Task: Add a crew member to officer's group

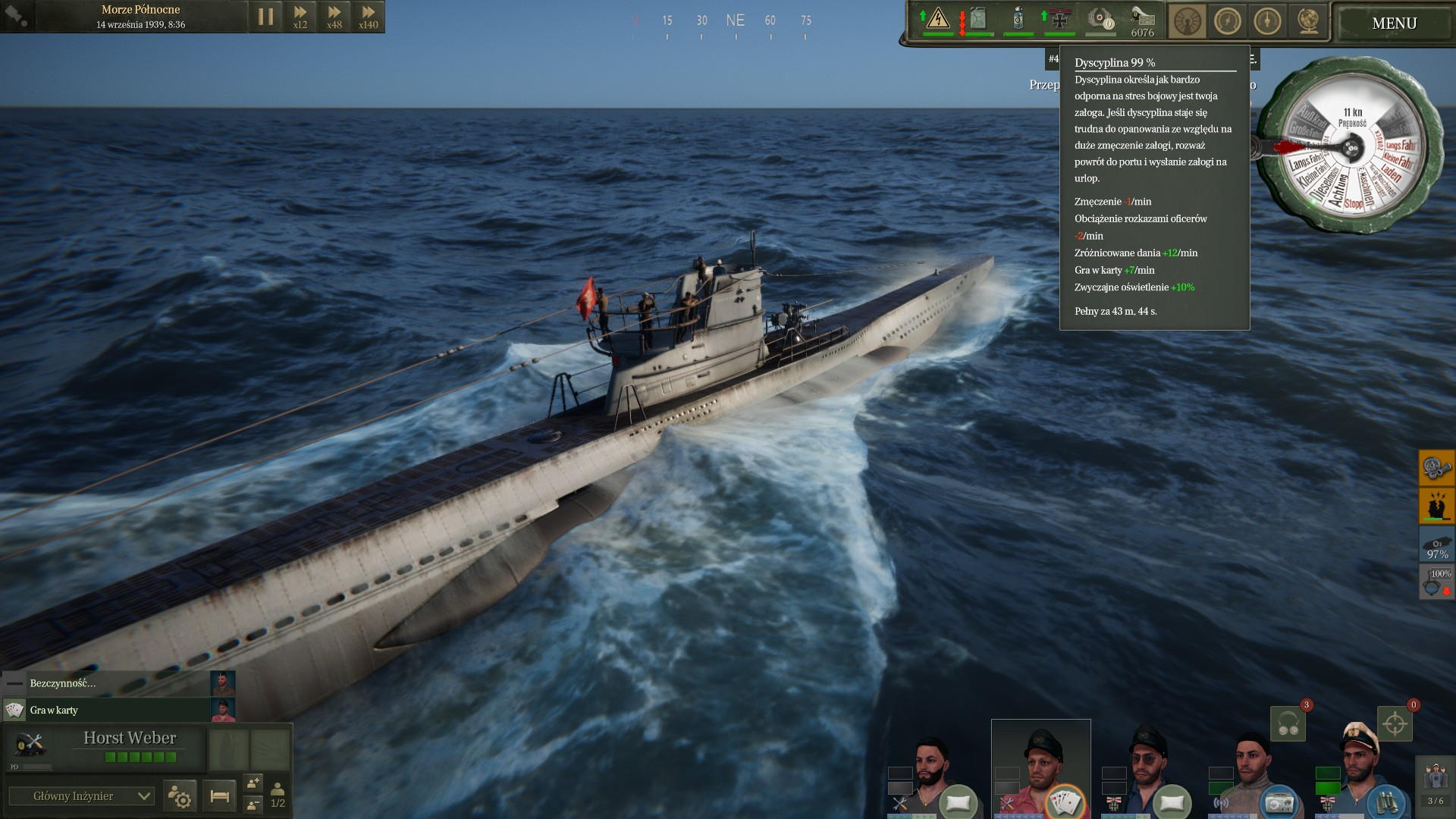Action: [253, 782]
